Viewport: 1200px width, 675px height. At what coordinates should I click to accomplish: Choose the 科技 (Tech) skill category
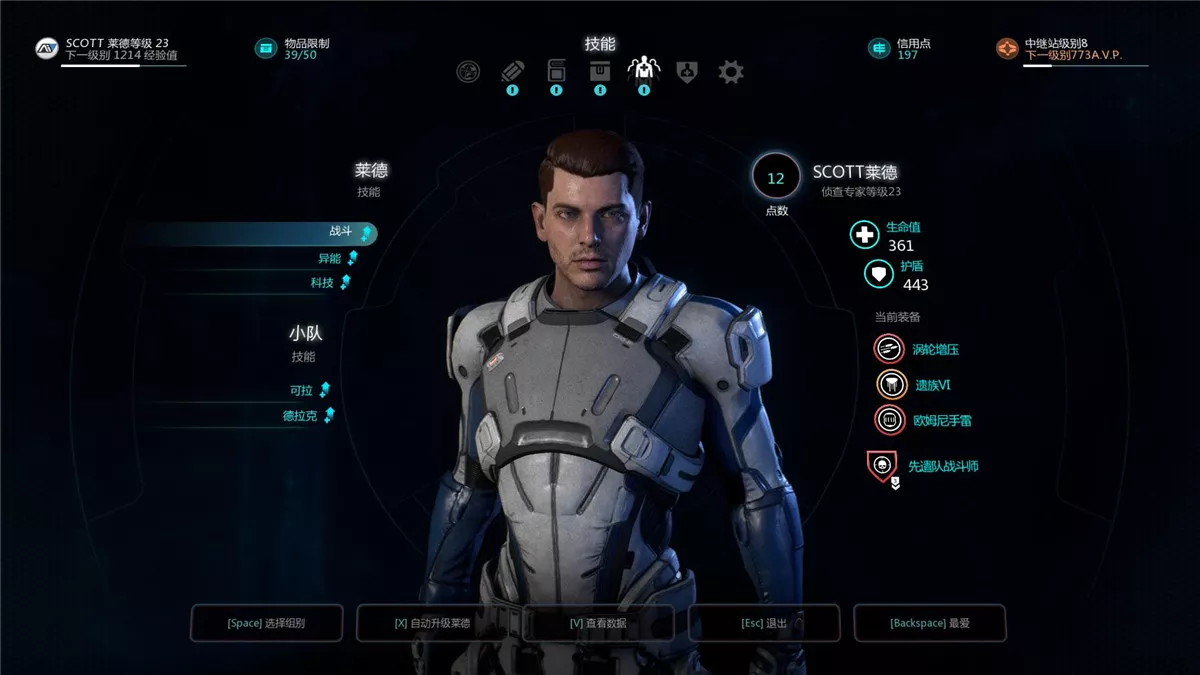coord(322,283)
